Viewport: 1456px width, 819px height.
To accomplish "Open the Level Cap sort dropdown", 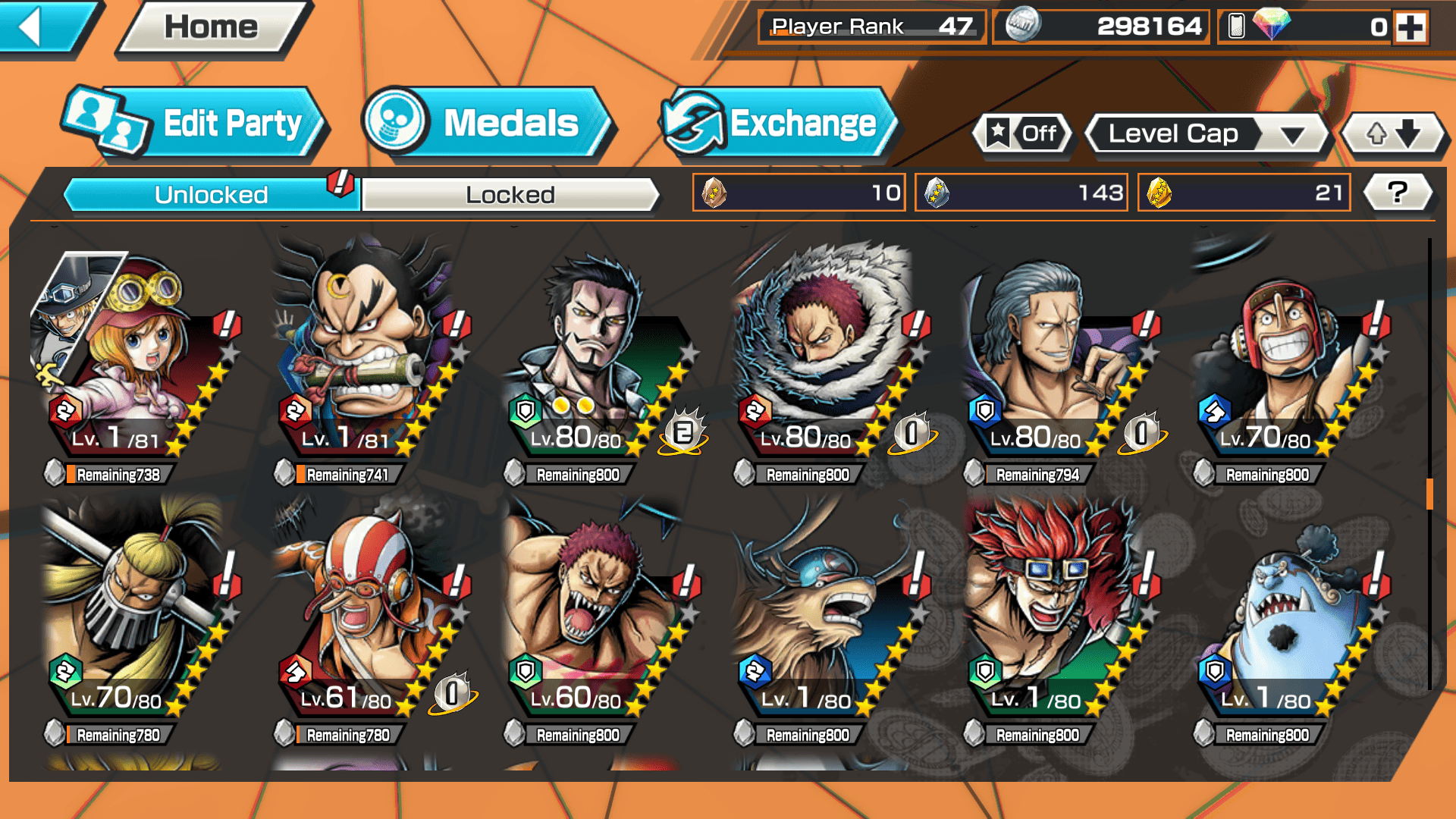I will point(1207,134).
